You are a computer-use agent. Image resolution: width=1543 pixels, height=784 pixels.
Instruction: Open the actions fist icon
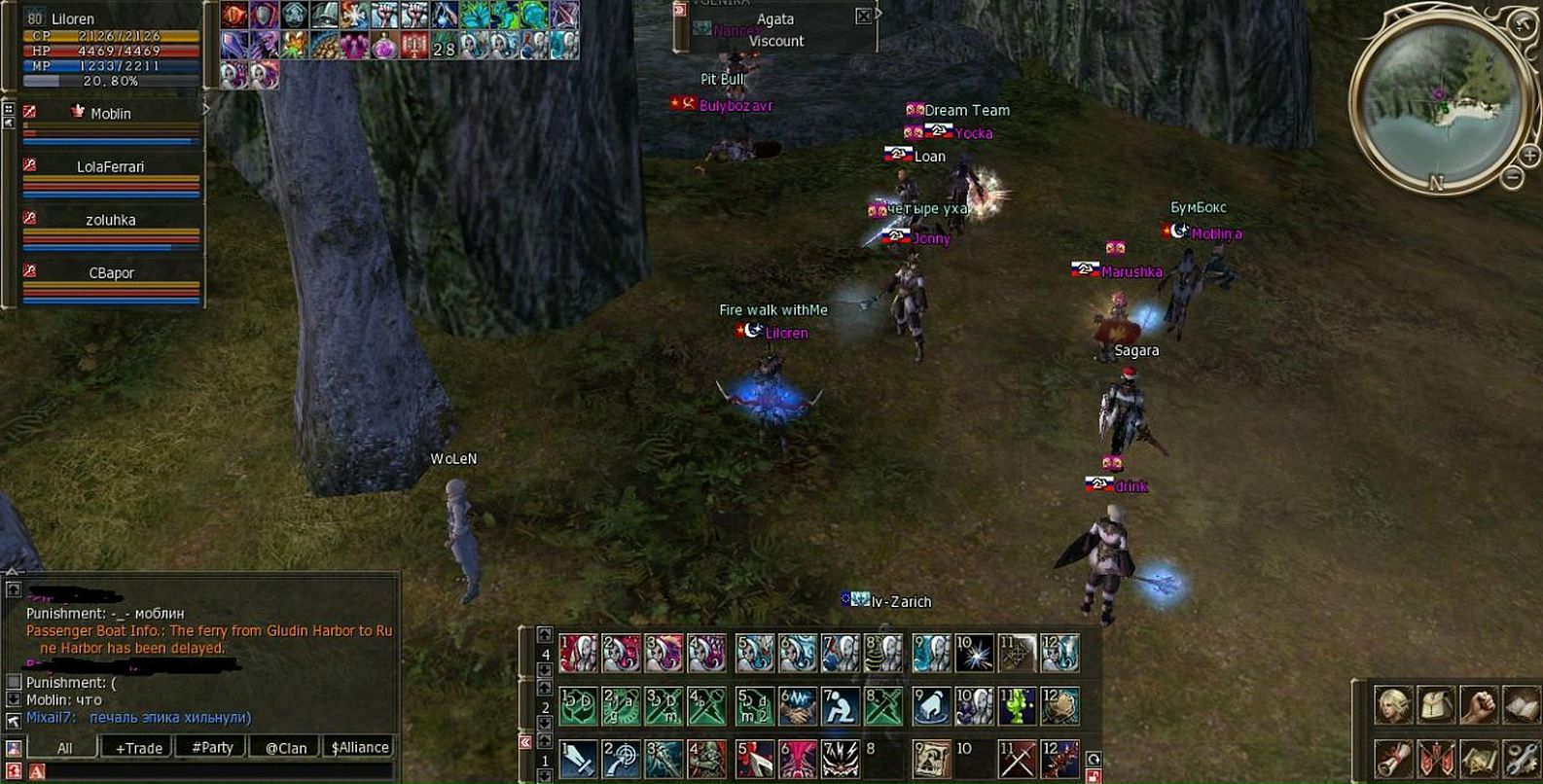pyautogui.click(x=1479, y=705)
